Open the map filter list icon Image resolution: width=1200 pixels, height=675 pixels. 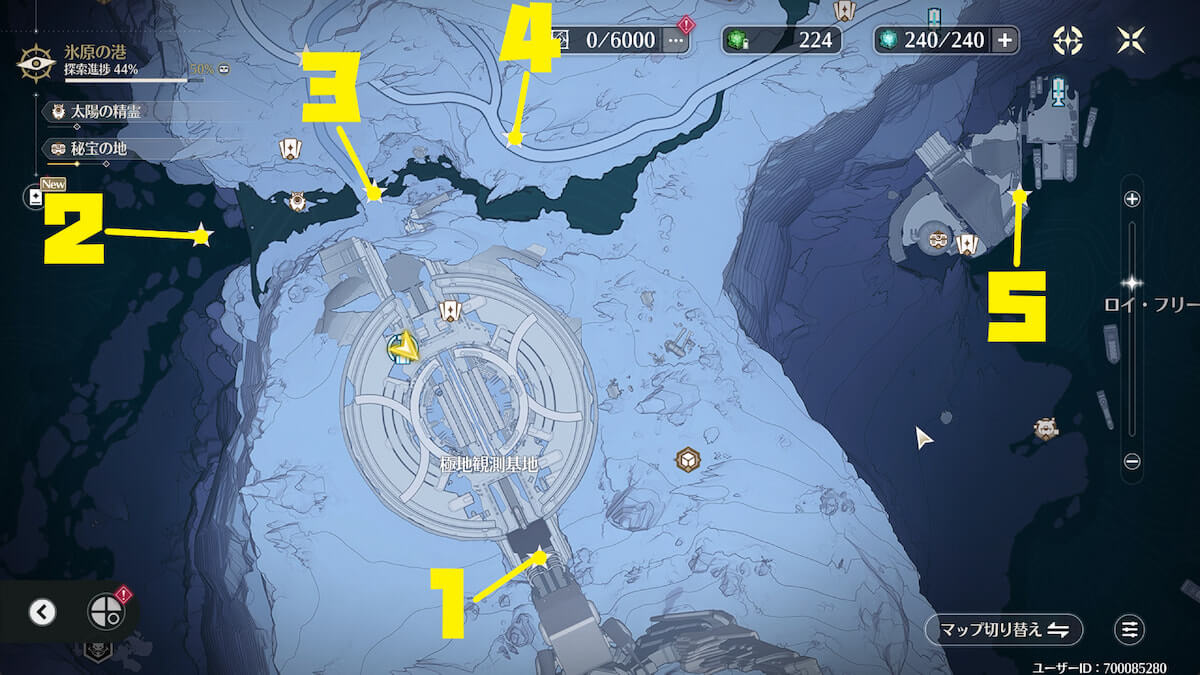pyautogui.click(x=1130, y=629)
